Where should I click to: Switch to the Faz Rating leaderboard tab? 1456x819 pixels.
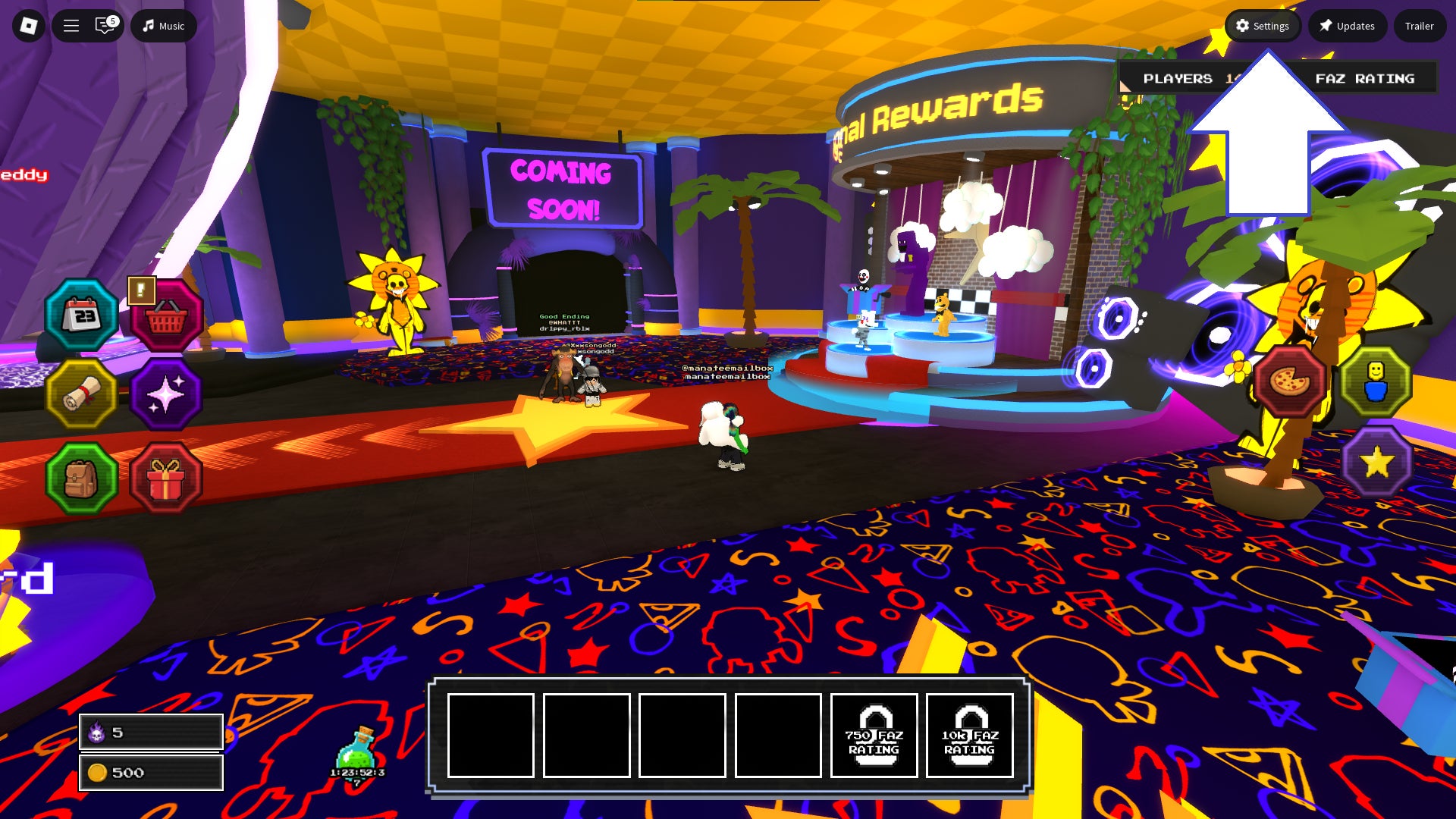click(1364, 78)
